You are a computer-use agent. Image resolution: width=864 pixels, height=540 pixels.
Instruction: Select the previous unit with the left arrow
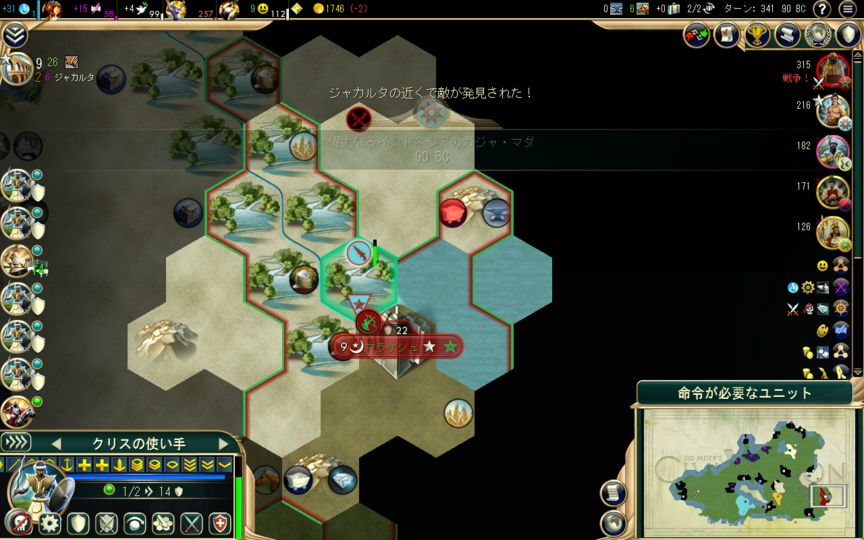point(57,443)
